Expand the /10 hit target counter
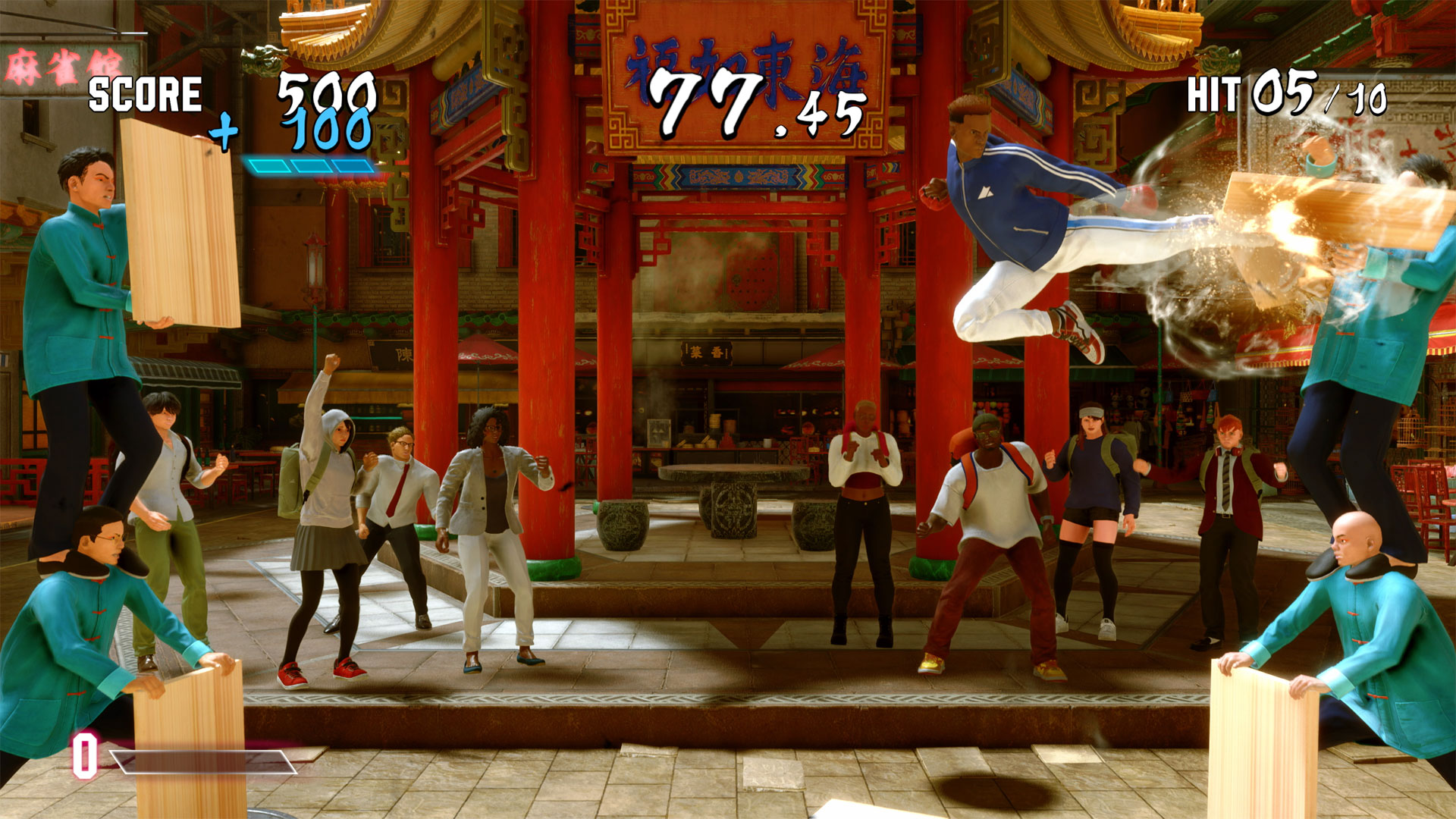This screenshot has height=819, width=1456. (x=1365, y=99)
